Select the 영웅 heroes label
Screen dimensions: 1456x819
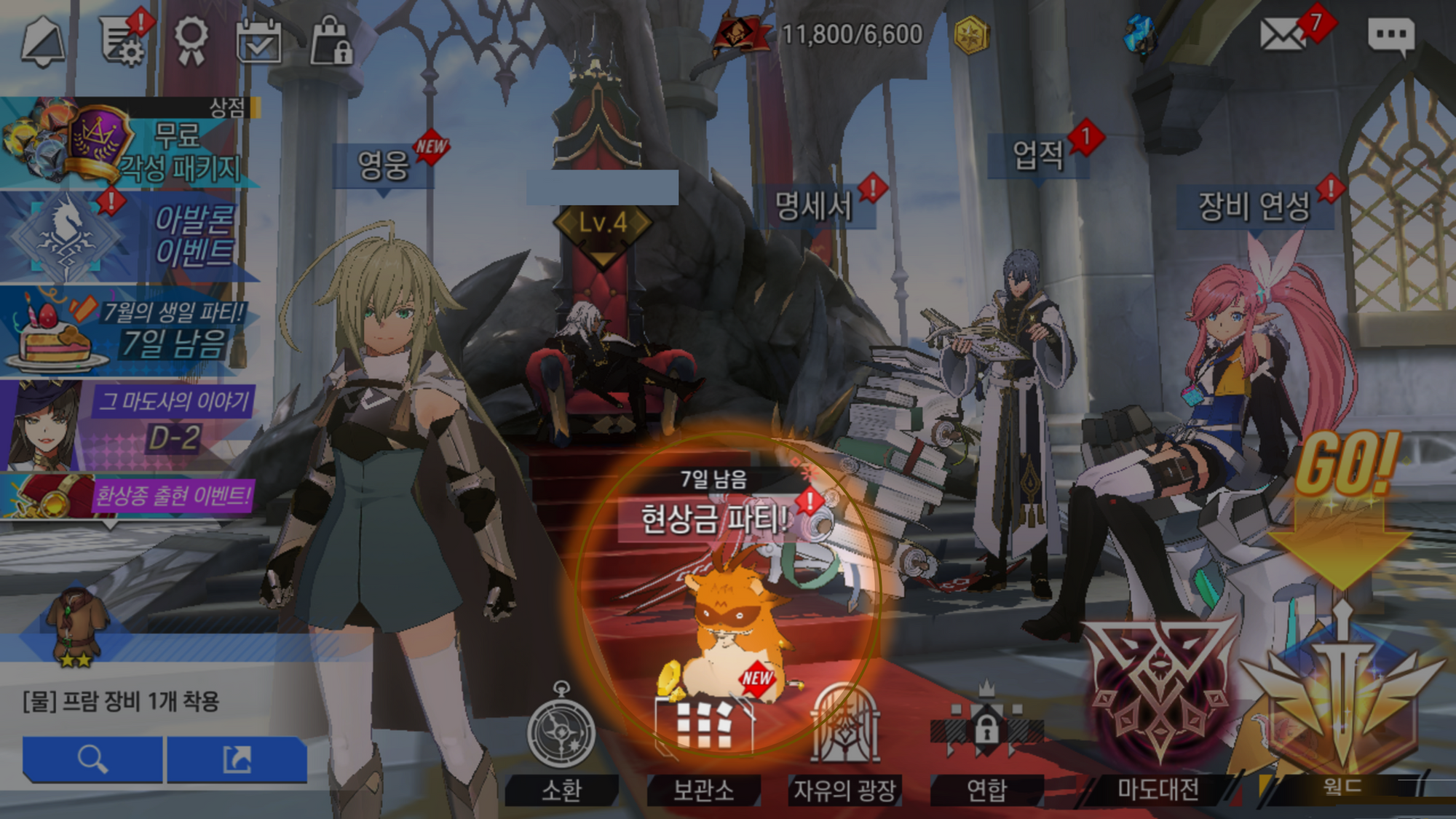pyautogui.click(x=384, y=165)
